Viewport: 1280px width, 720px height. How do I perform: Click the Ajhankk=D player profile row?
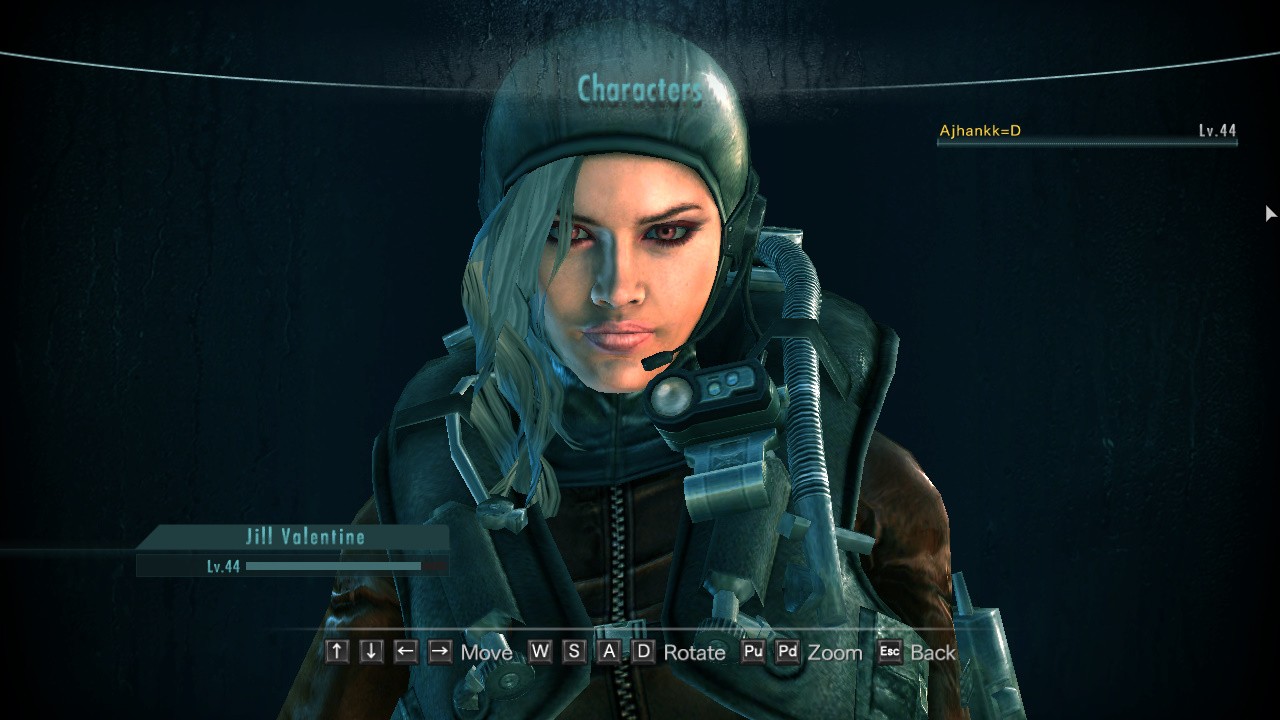[1086, 131]
